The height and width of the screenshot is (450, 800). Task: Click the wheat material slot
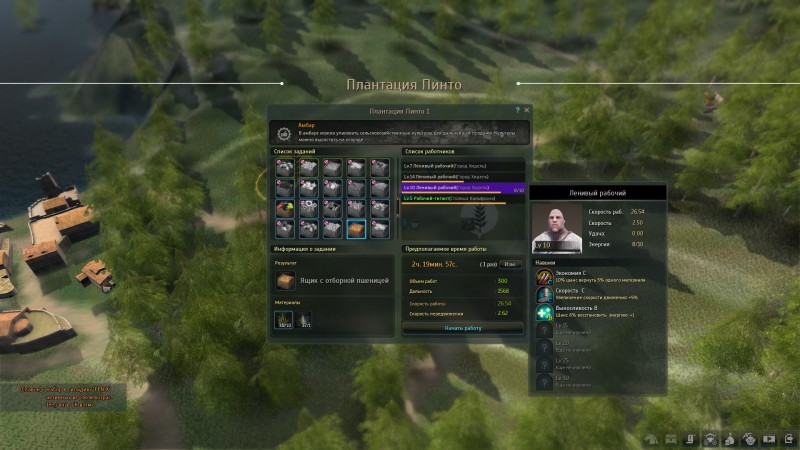[x=285, y=321]
